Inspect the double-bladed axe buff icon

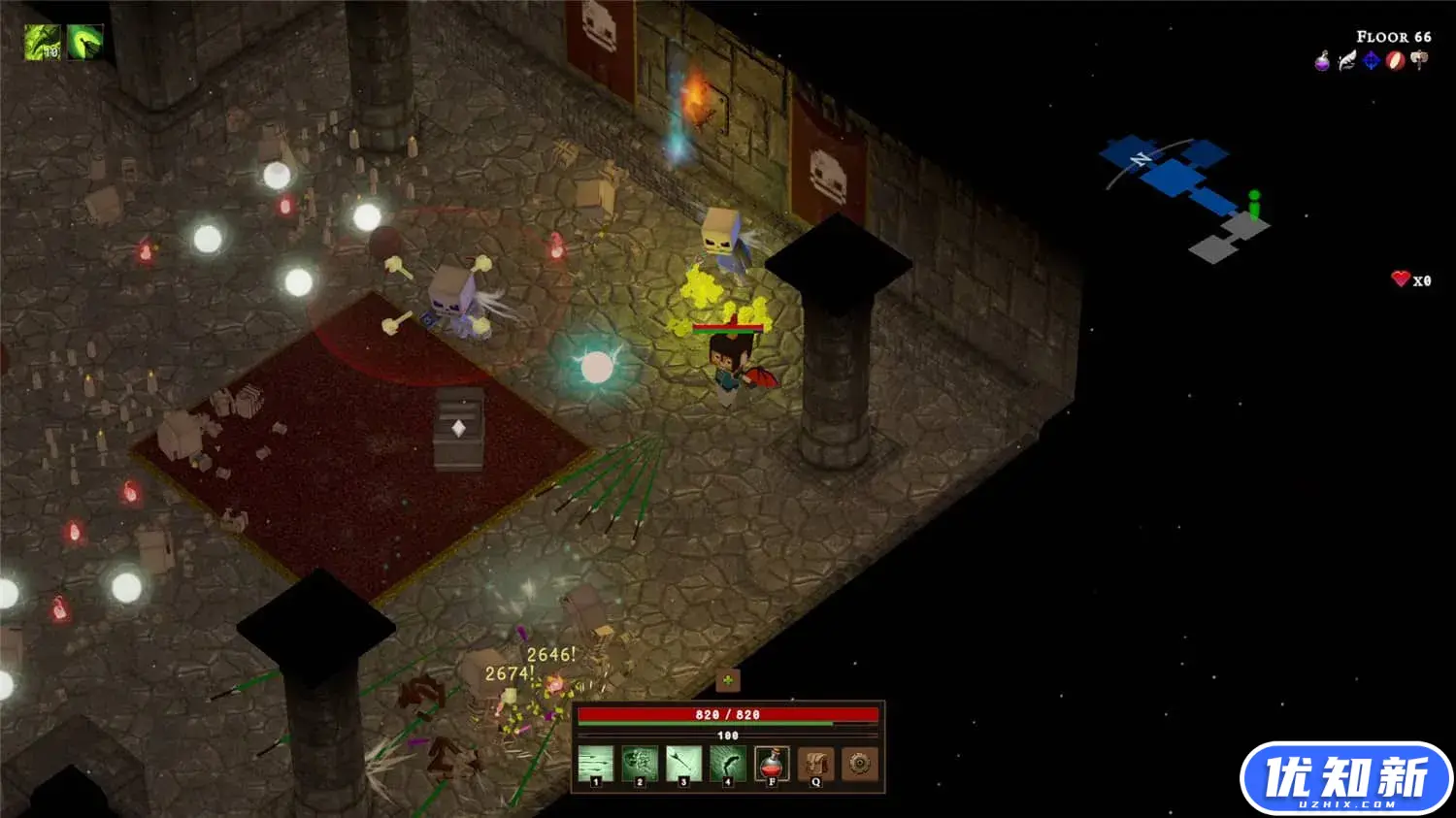click(1419, 61)
